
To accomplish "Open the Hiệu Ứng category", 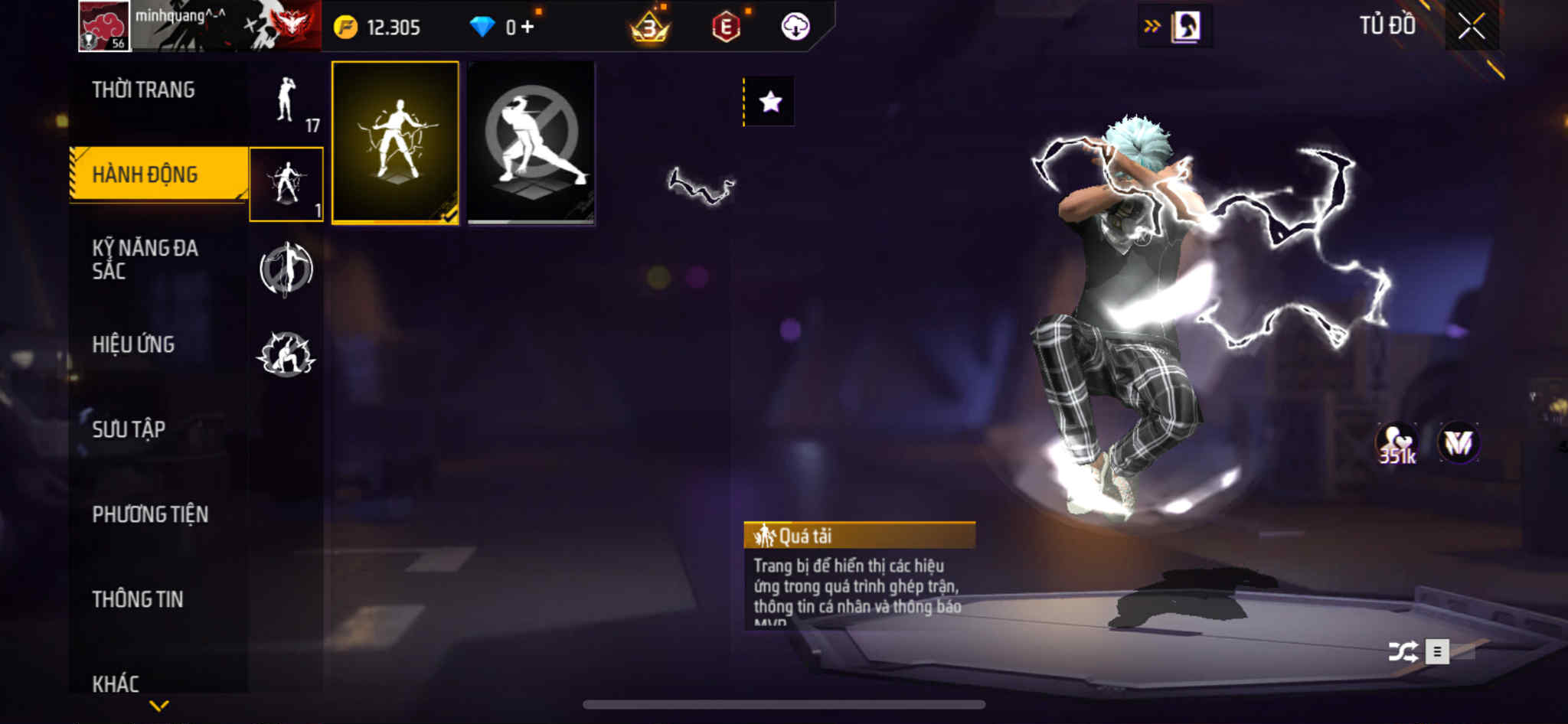I will coord(133,344).
